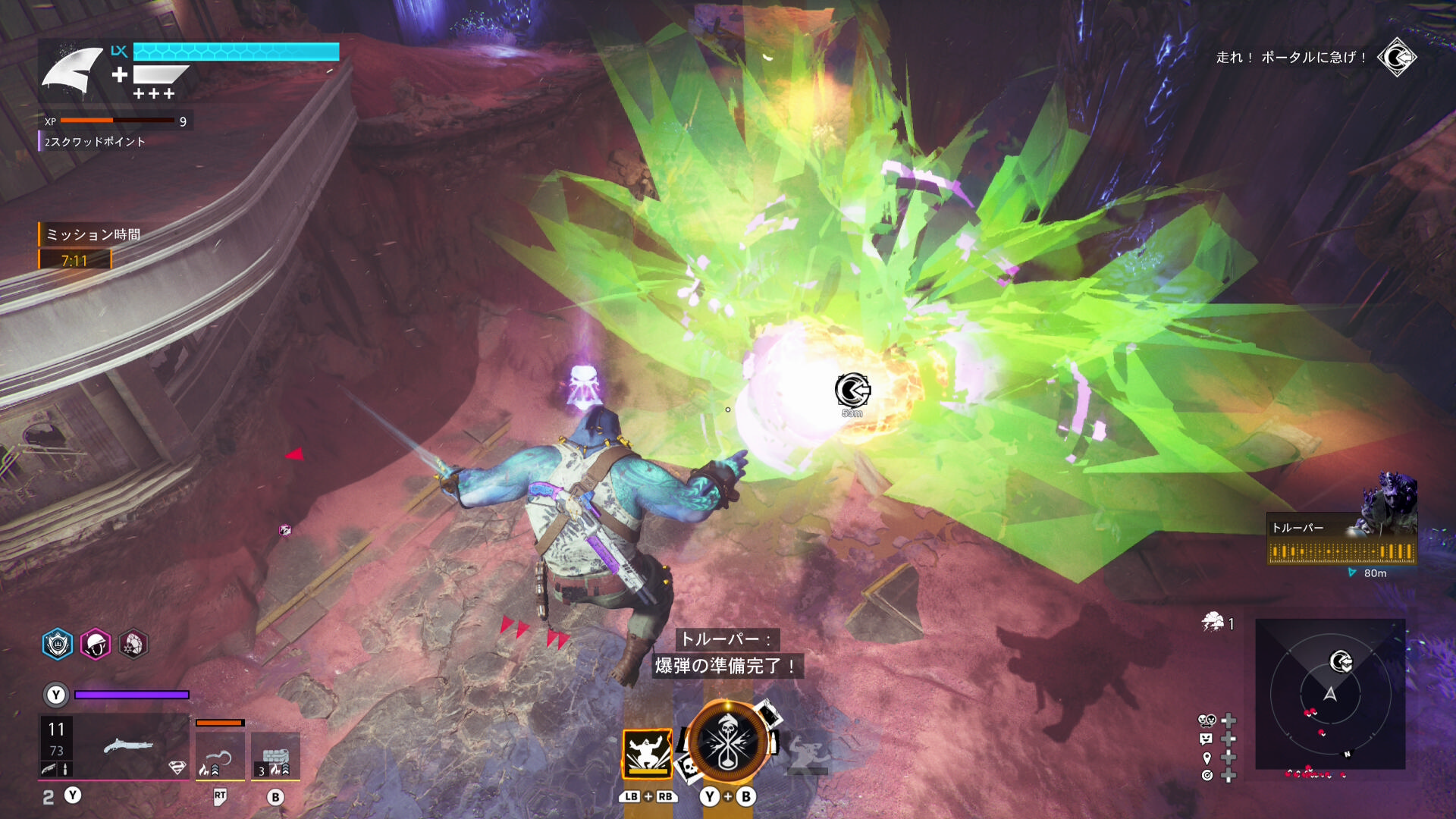
Task: Select the map pin ping shortcut
Action: click(x=1207, y=758)
